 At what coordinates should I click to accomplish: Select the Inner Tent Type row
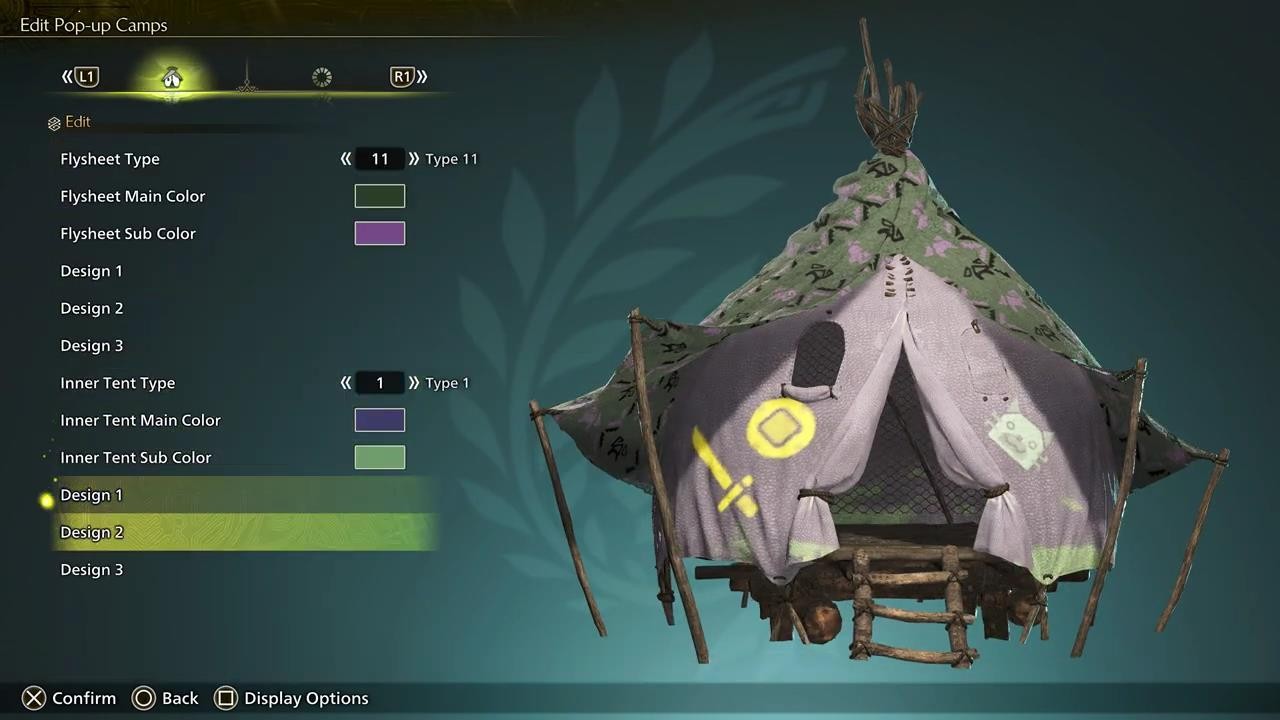coord(117,383)
